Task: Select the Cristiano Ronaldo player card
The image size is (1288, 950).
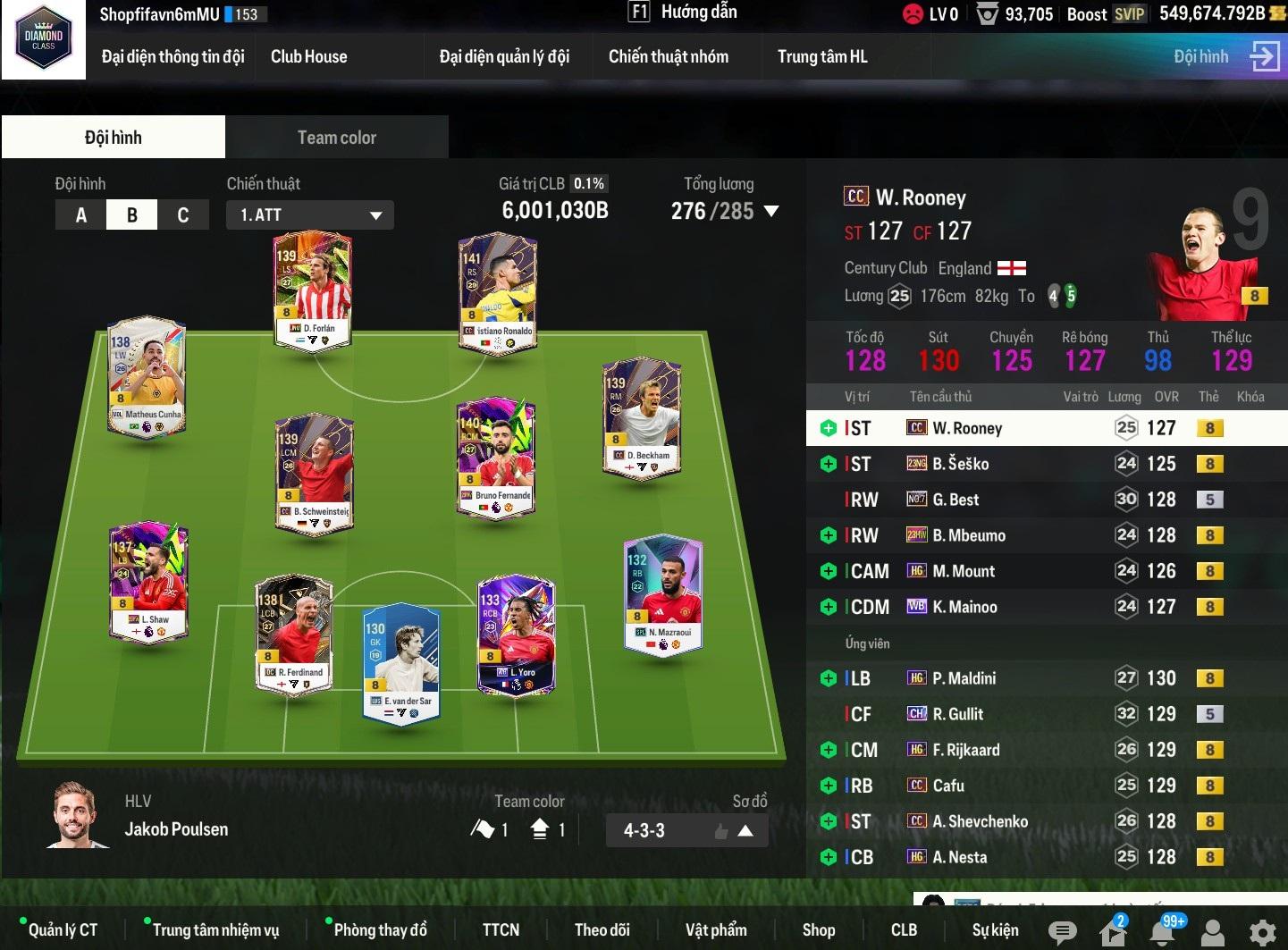Action: [x=497, y=292]
